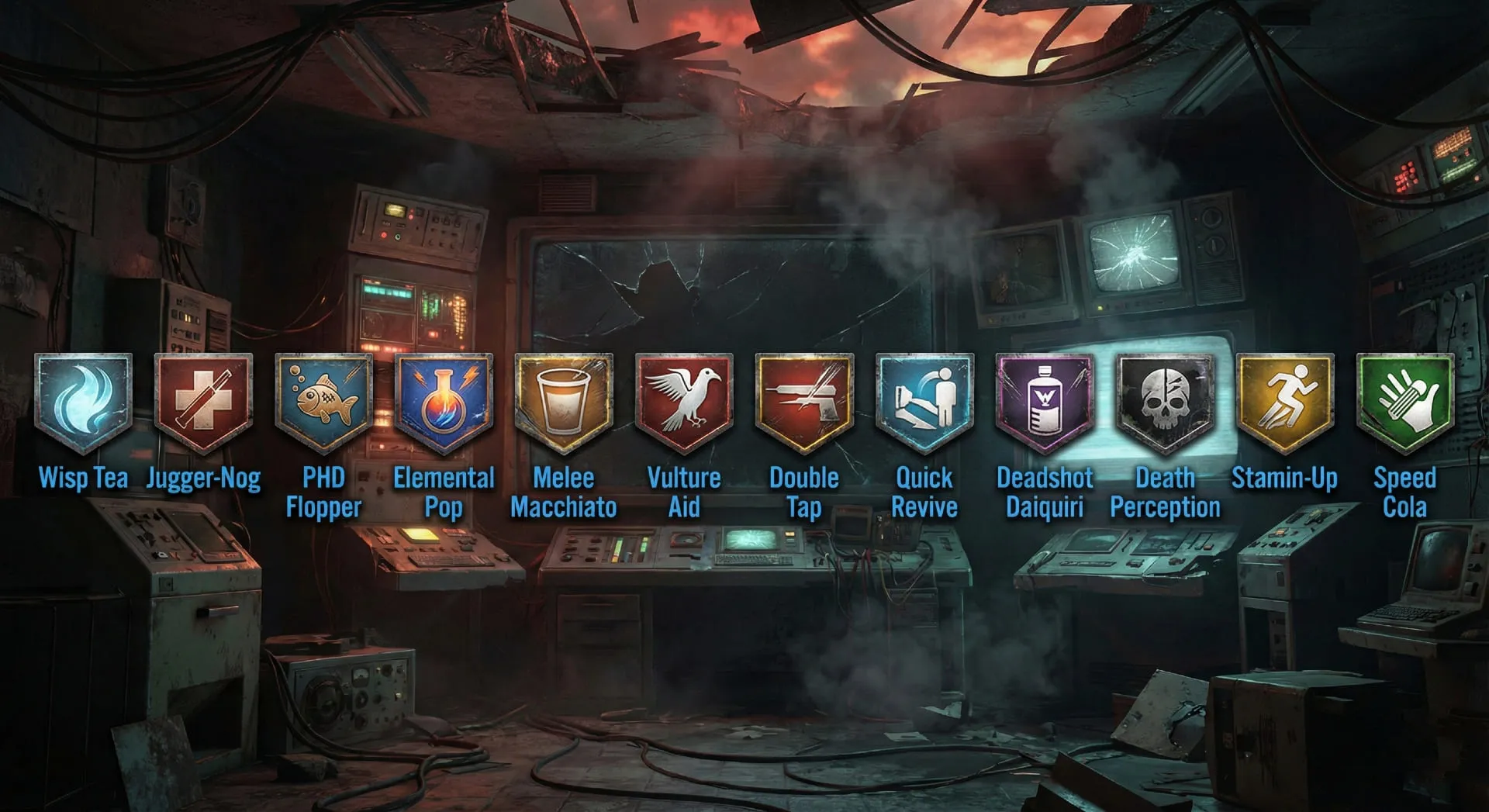Screen dimensions: 1489x812
Task: Click the Double Tap pistol icon
Action: coord(804,399)
